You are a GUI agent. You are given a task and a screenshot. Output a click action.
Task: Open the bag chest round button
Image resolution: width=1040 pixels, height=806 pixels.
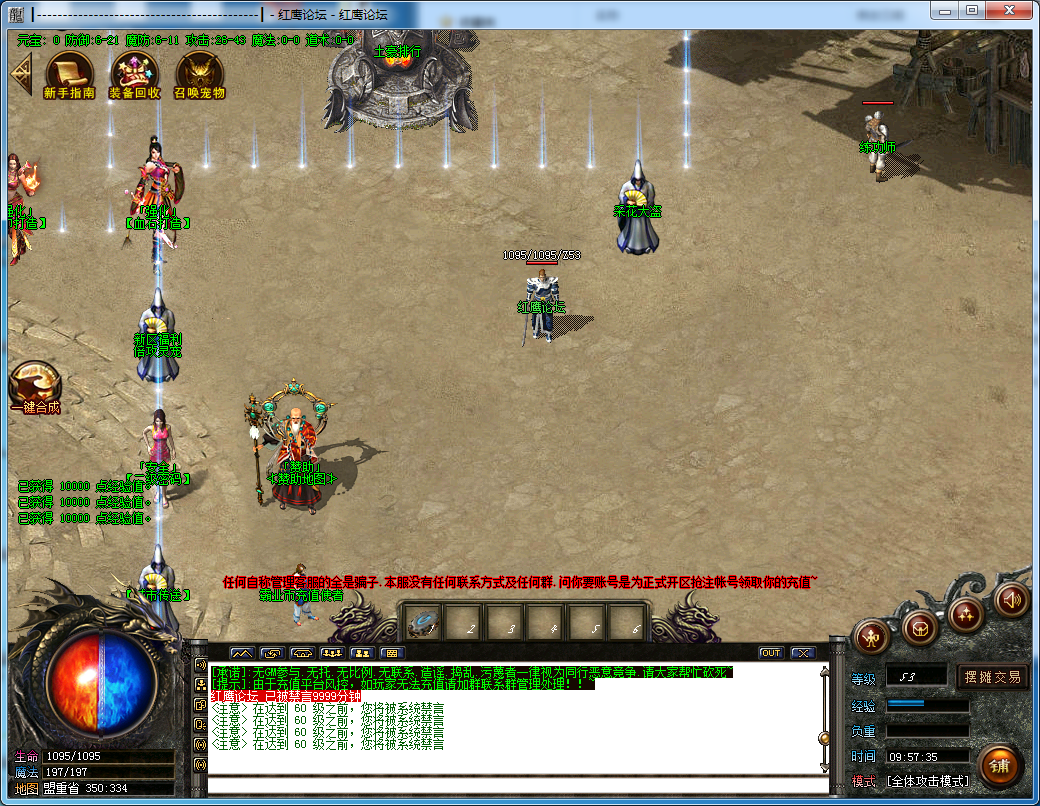click(x=919, y=628)
